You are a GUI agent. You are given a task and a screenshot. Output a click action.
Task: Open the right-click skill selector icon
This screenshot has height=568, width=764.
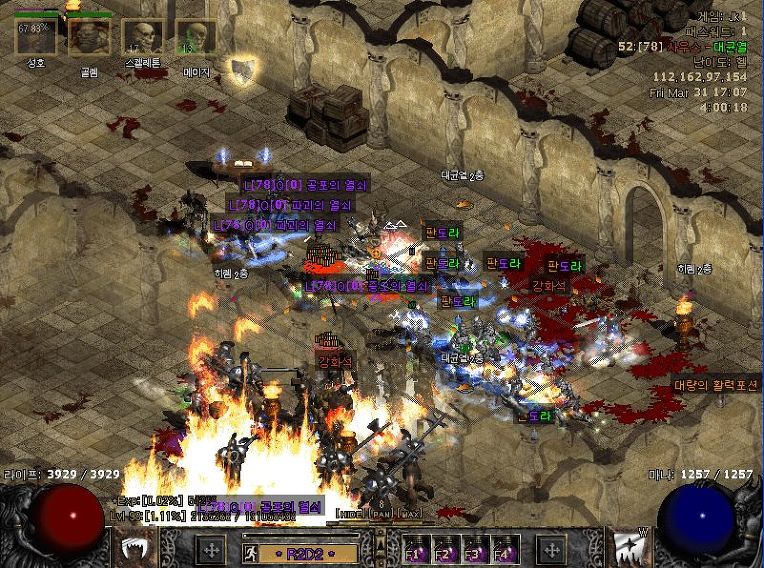(x=630, y=549)
